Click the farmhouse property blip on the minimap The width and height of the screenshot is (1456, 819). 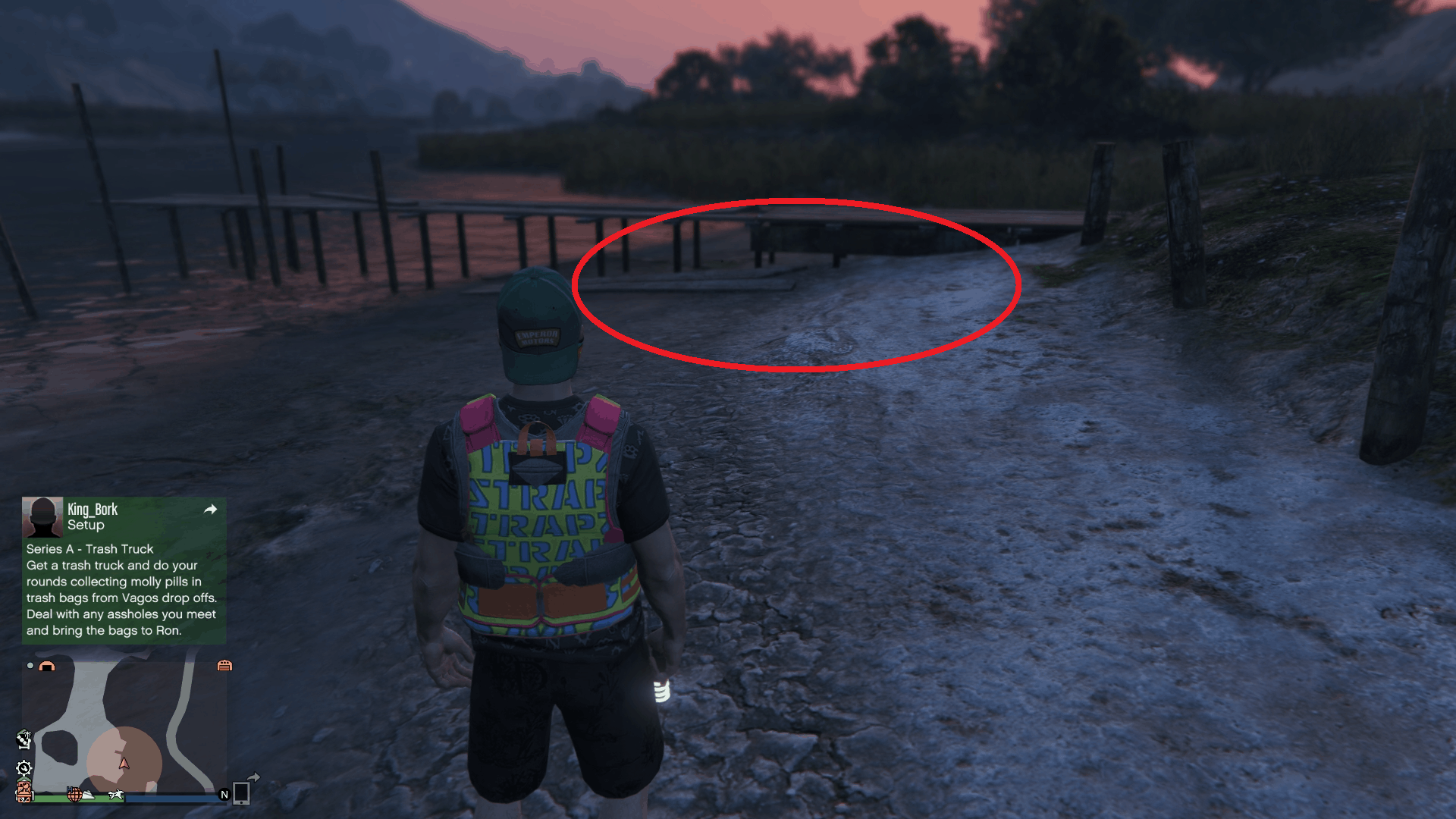tap(24, 791)
